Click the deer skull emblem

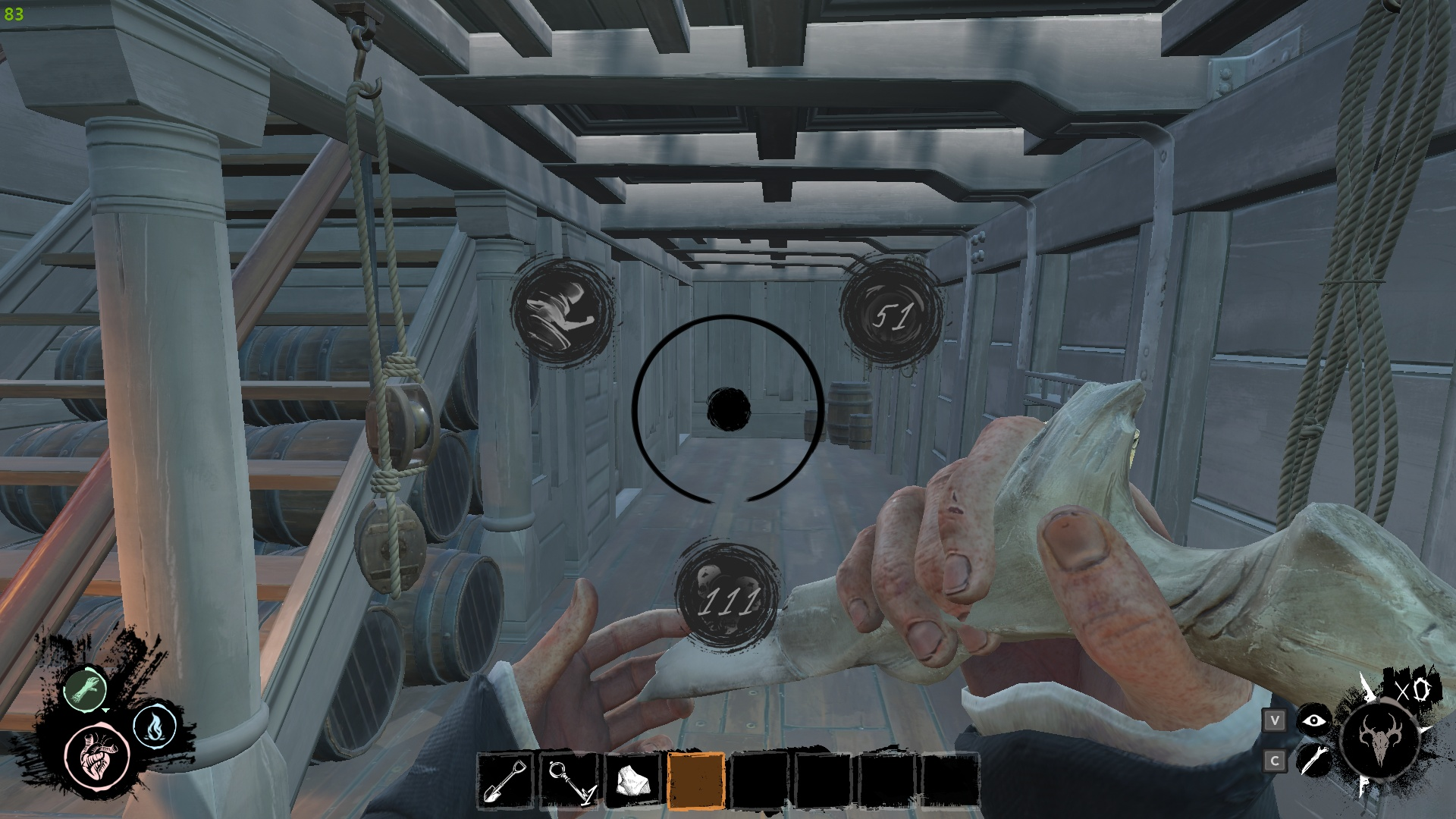click(1379, 738)
